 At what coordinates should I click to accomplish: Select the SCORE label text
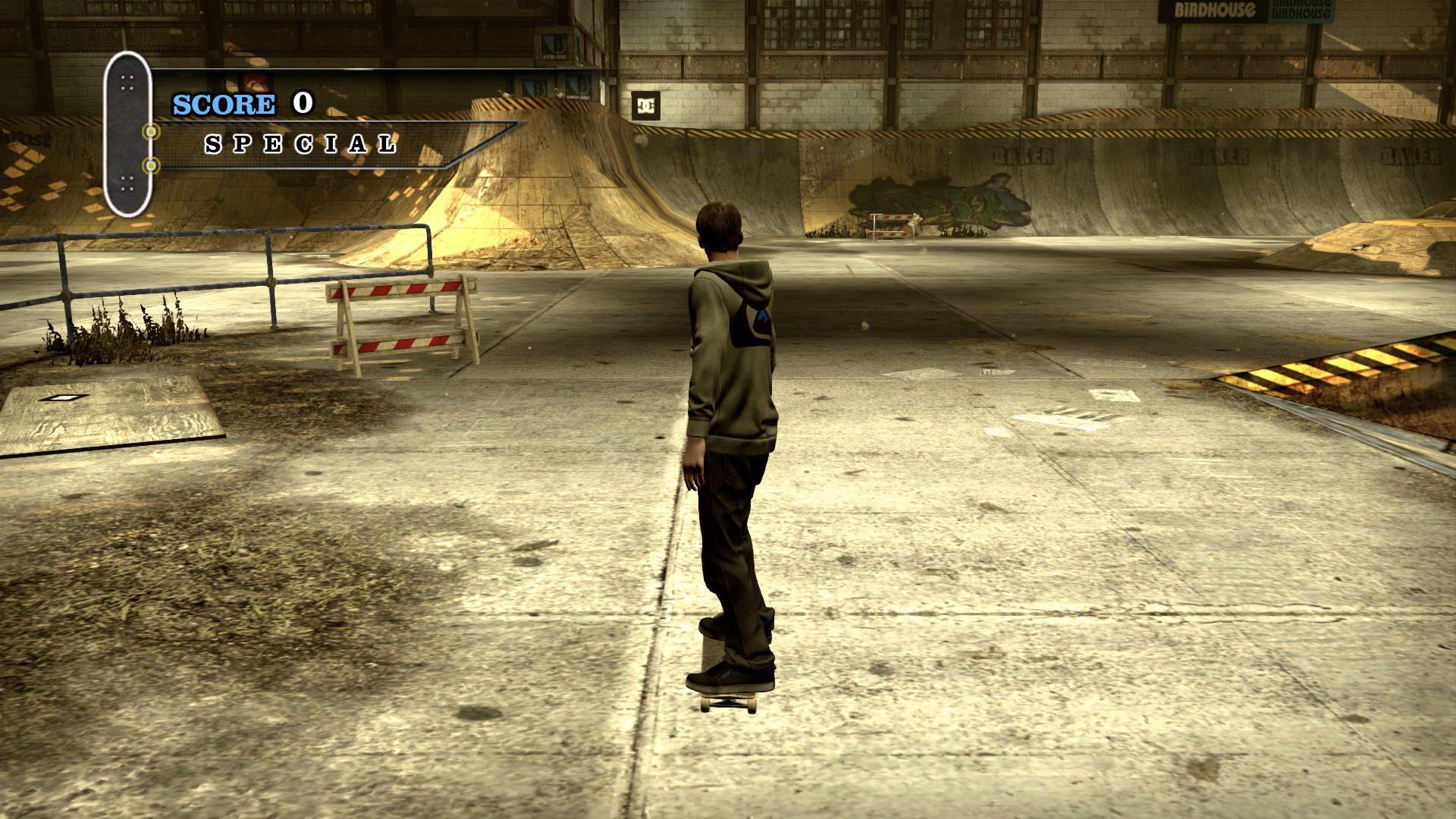point(224,103)
